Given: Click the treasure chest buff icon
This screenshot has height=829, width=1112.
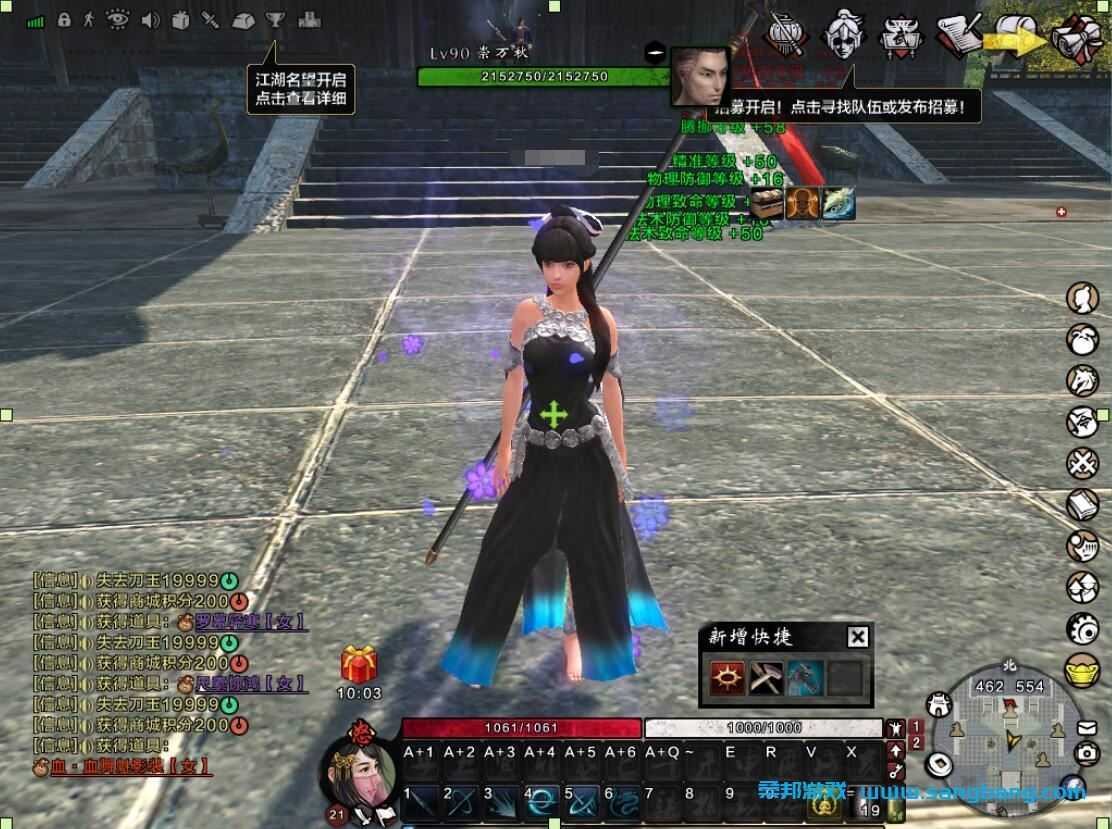Looking at the screenshot, I should tap(767, 203).
